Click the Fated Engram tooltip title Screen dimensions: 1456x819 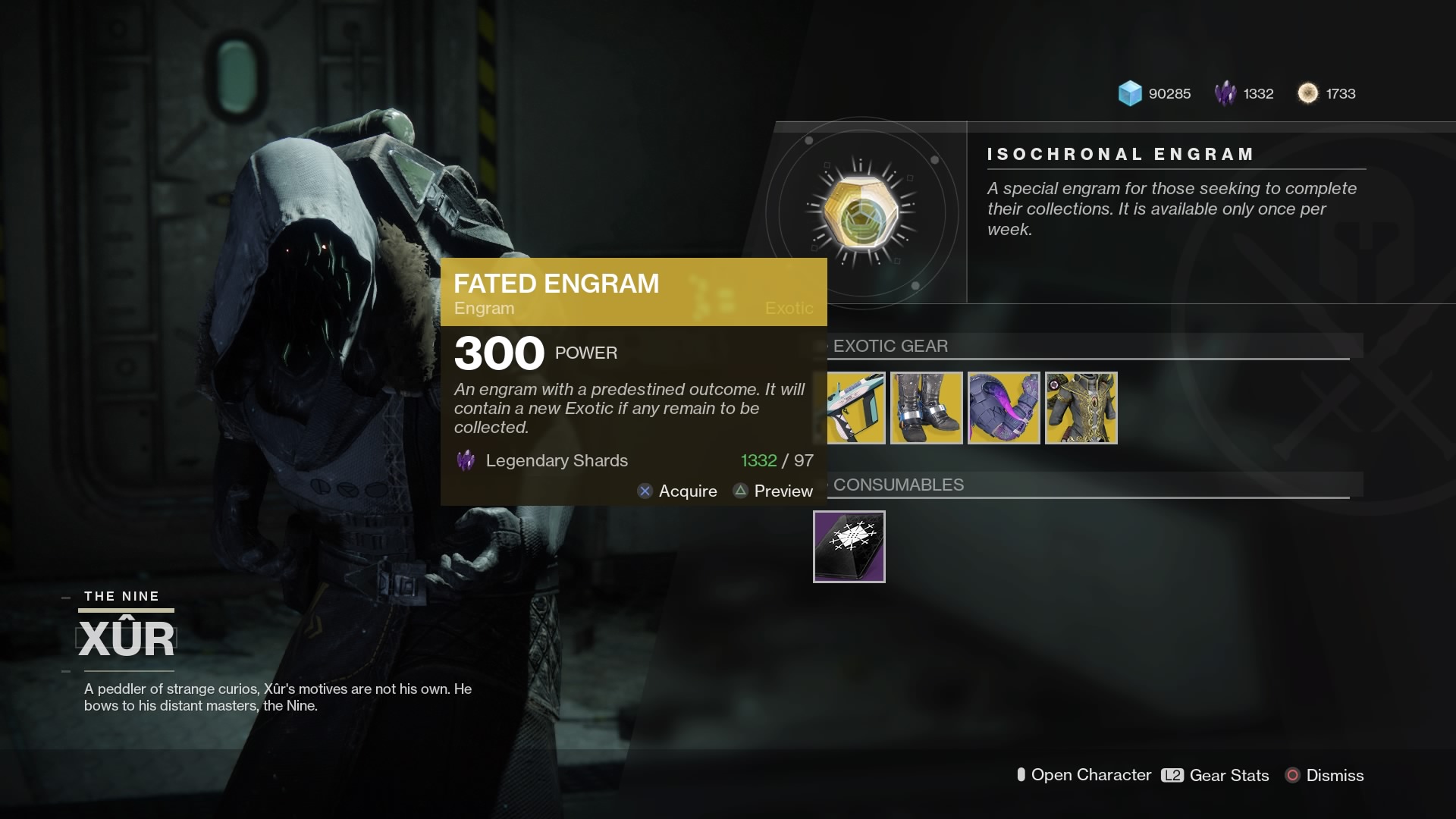pyautogui.click(x=557, y=284)
